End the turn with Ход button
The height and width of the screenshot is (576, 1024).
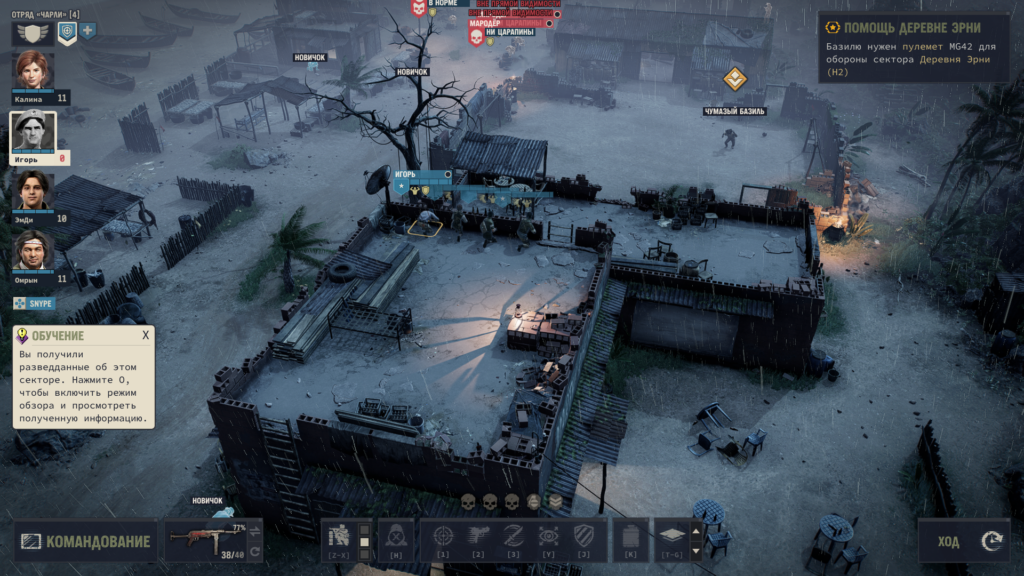964,541
